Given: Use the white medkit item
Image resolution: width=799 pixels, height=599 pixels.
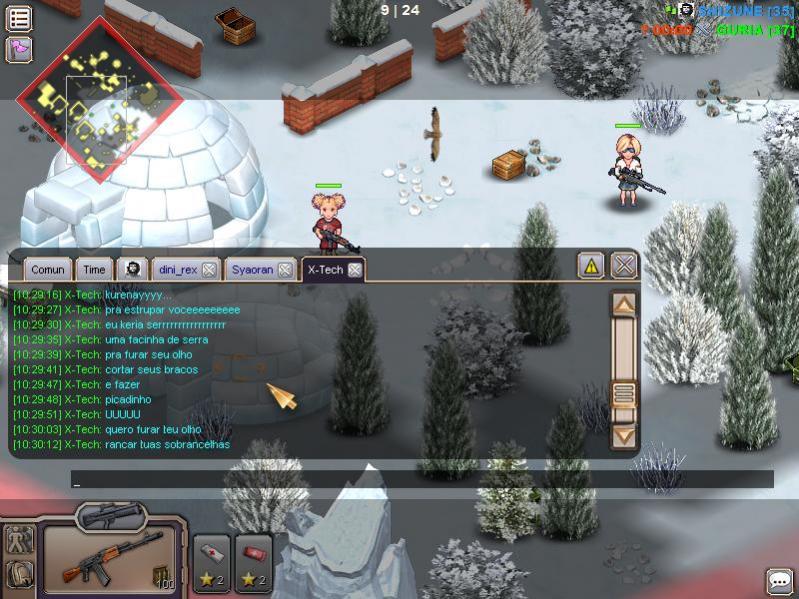Looking at the screenshot, I should tap(211, 560).
